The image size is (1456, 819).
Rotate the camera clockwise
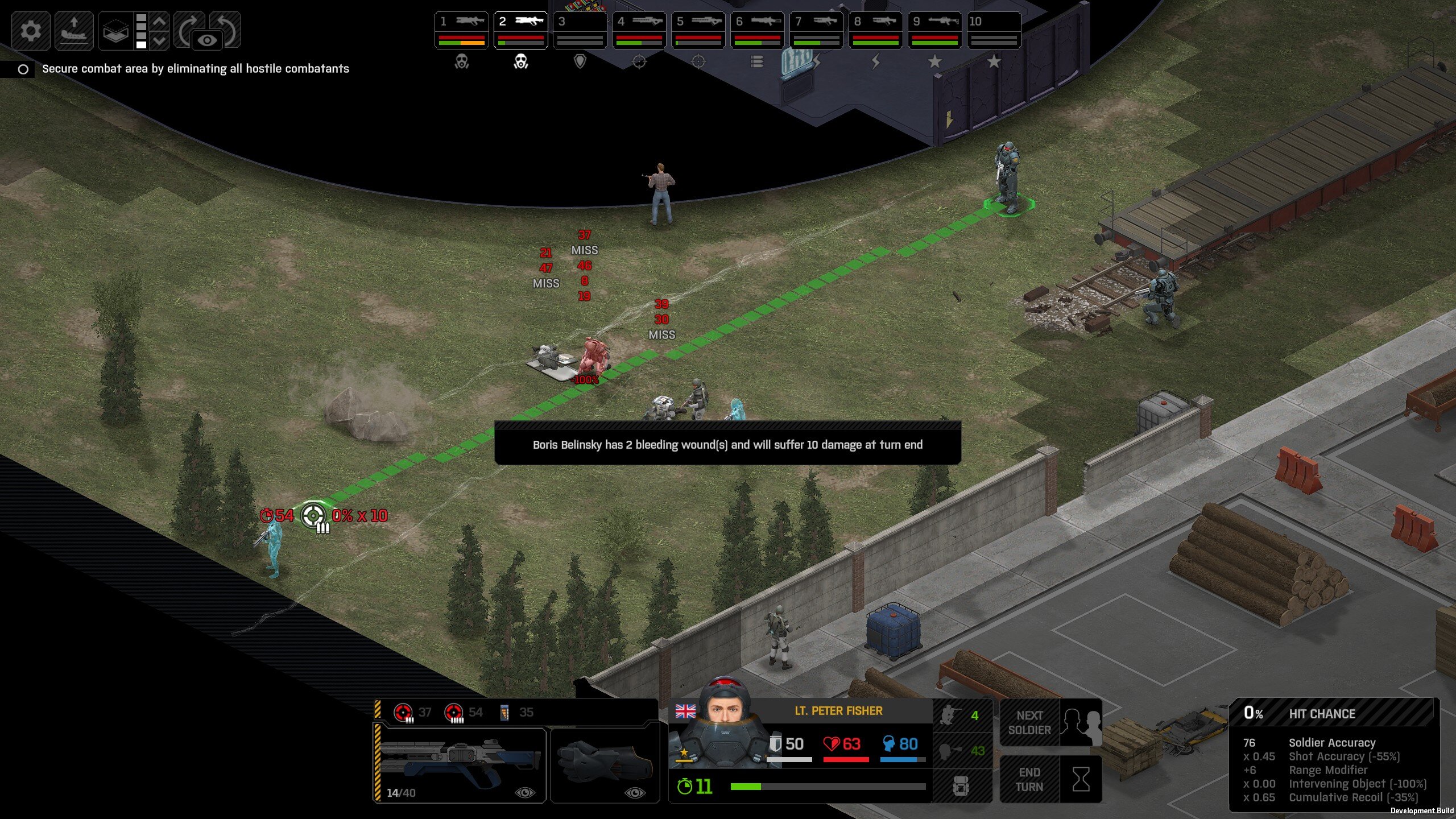point(187,28)
